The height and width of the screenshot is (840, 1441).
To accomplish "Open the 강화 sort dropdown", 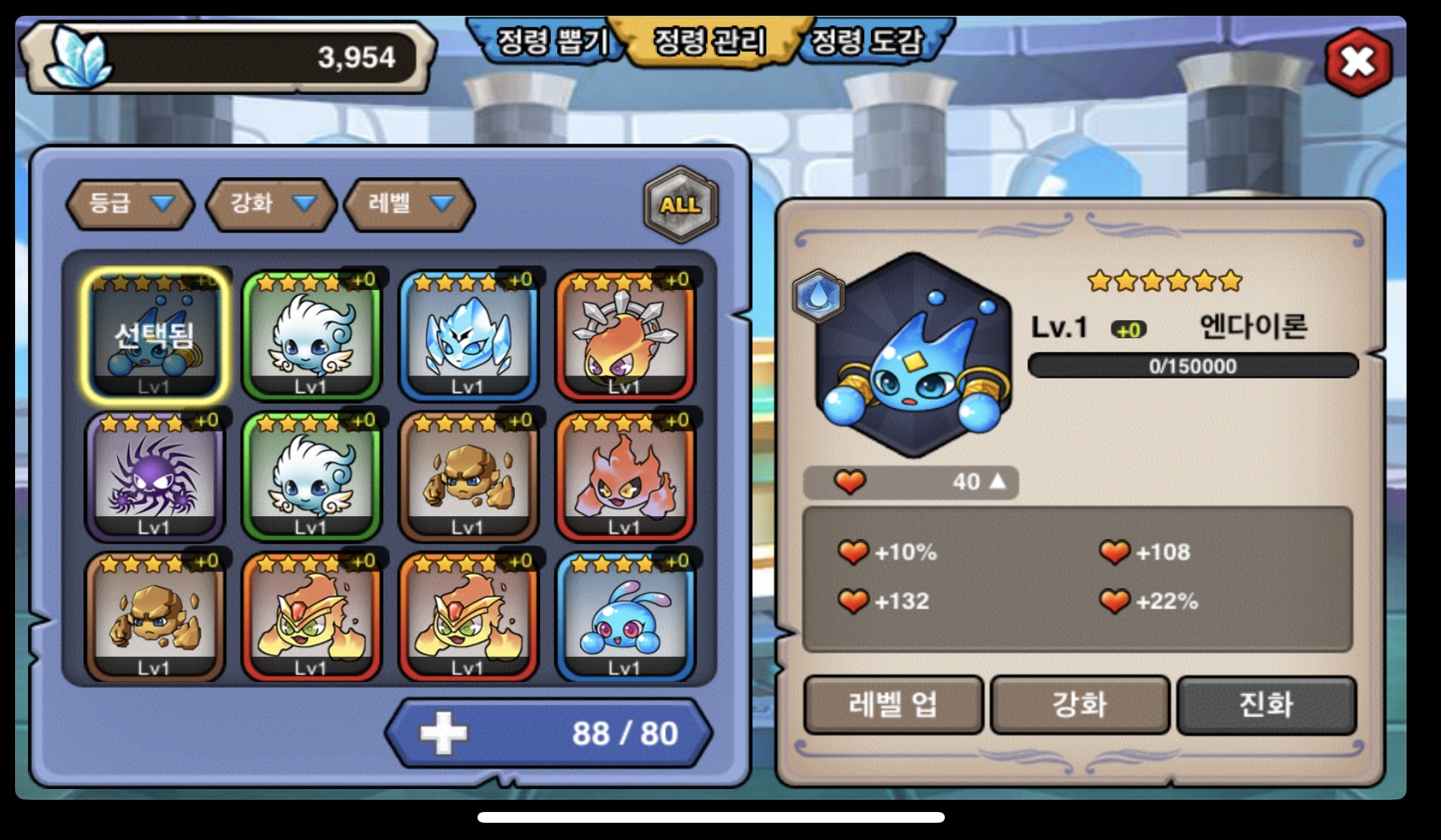I will [271, 204].
